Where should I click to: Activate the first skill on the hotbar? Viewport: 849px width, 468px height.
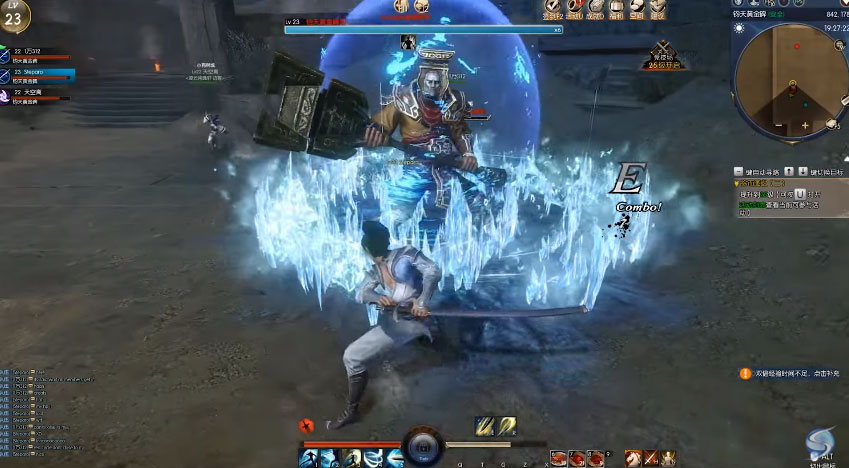click(309, 458)
